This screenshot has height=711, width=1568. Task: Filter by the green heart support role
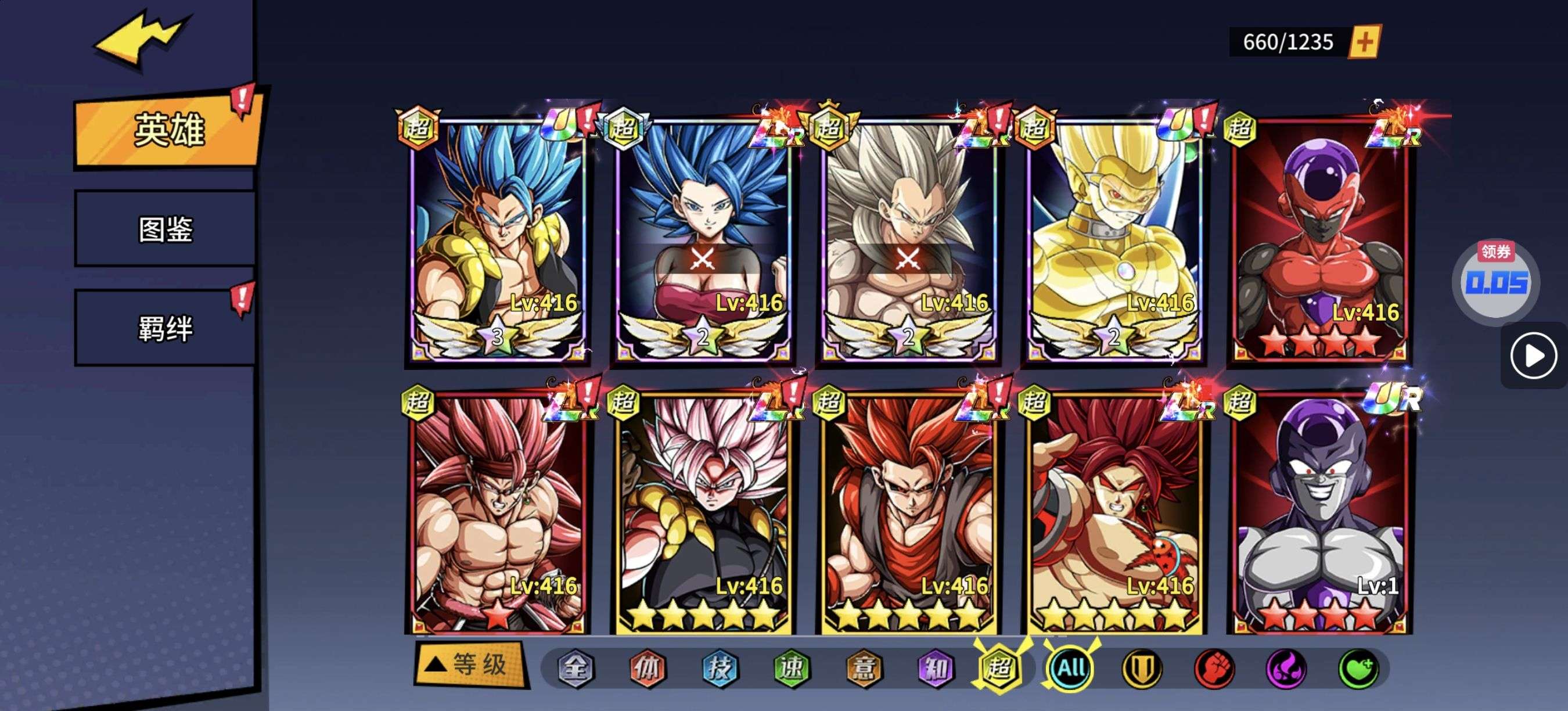click(1357, 669)
